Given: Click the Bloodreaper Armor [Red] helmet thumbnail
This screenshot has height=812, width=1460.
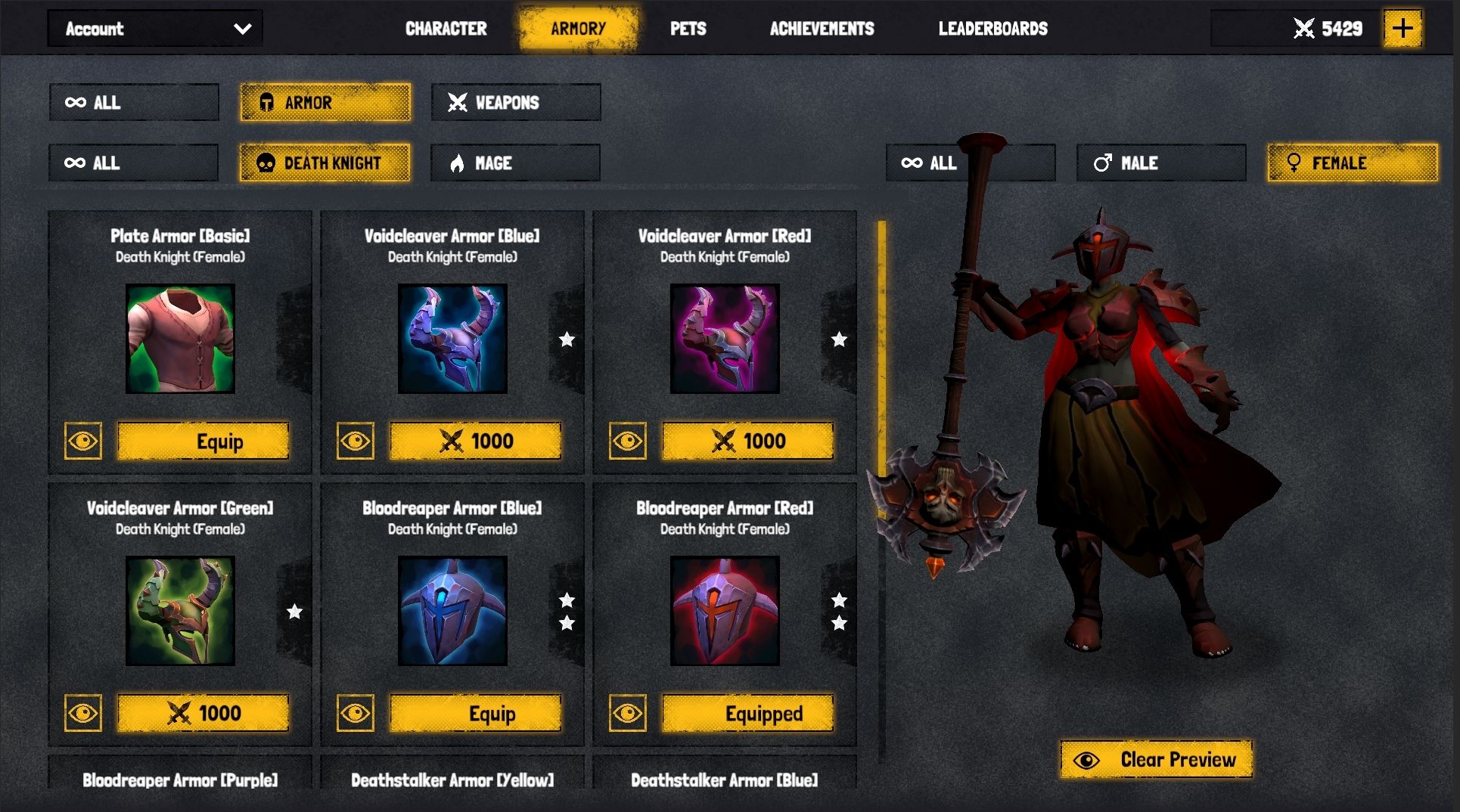Looking at the screenshot, I should (x=725, y=611).
